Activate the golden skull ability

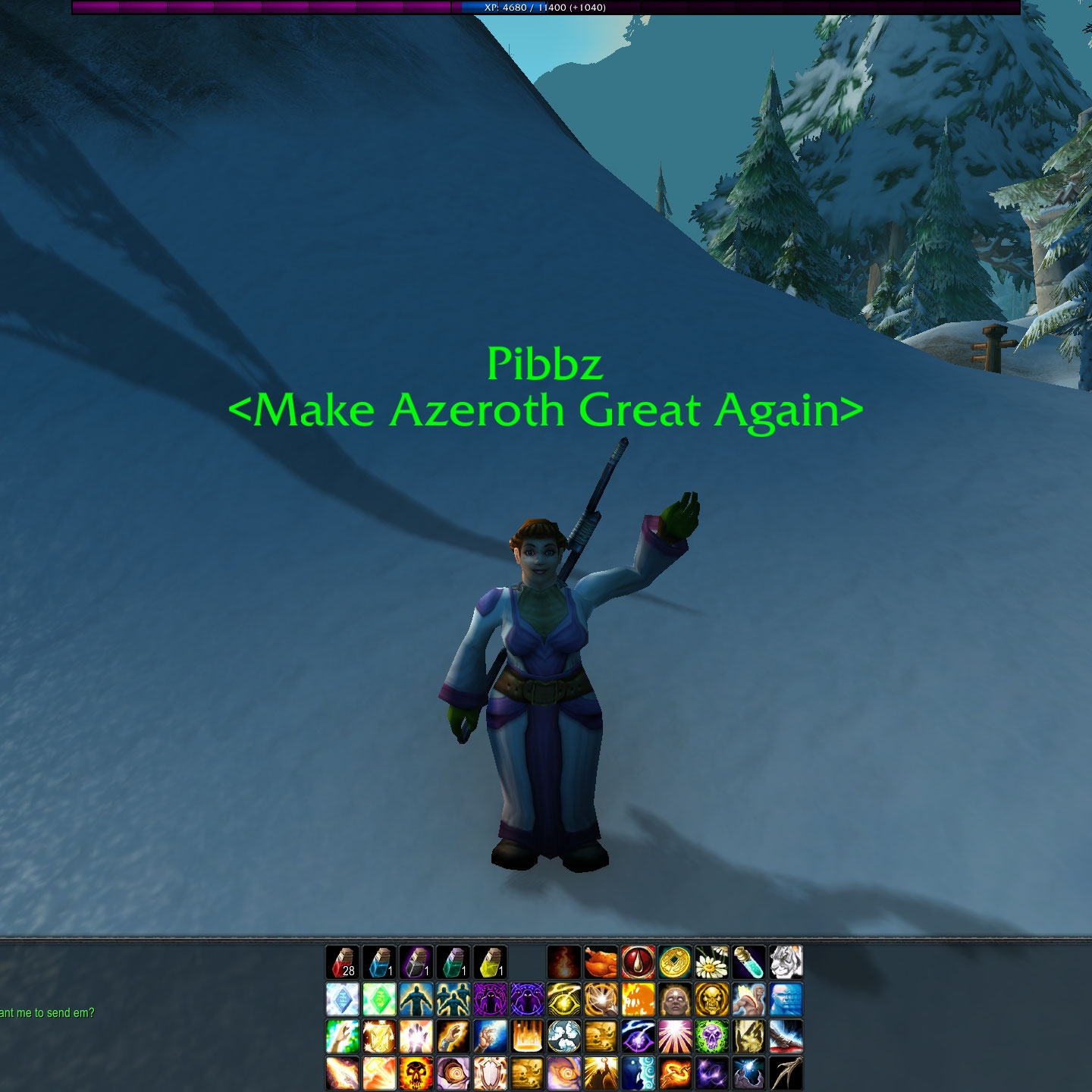point(711,999)
